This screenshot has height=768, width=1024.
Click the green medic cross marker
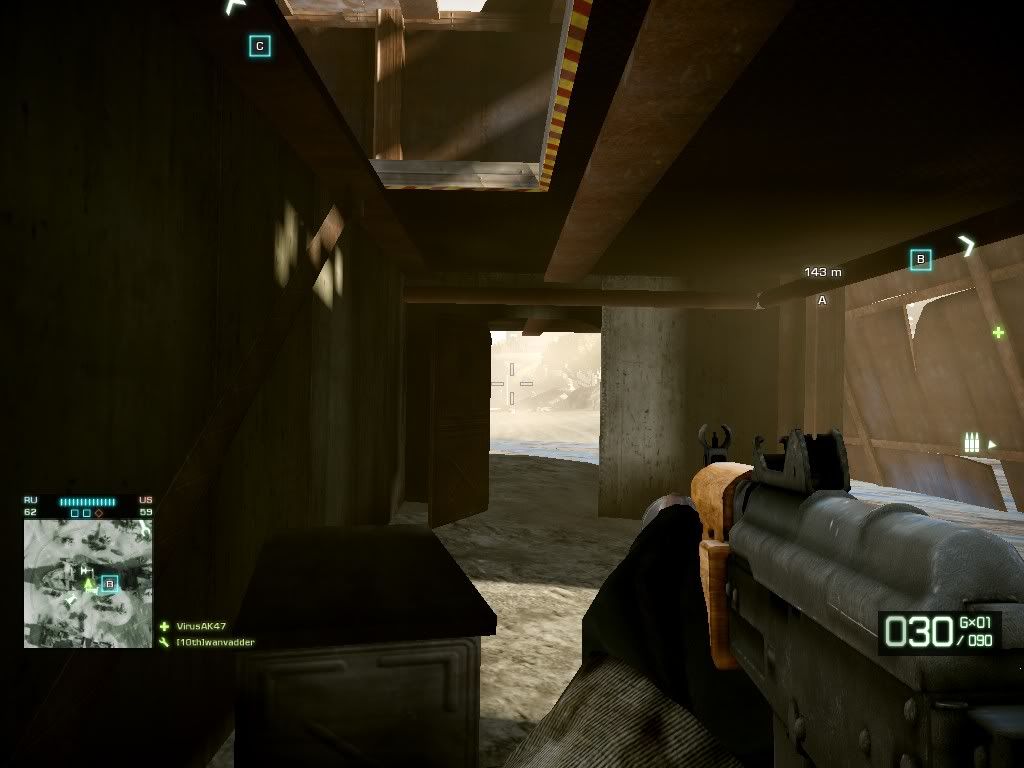[x=997, y=332]
